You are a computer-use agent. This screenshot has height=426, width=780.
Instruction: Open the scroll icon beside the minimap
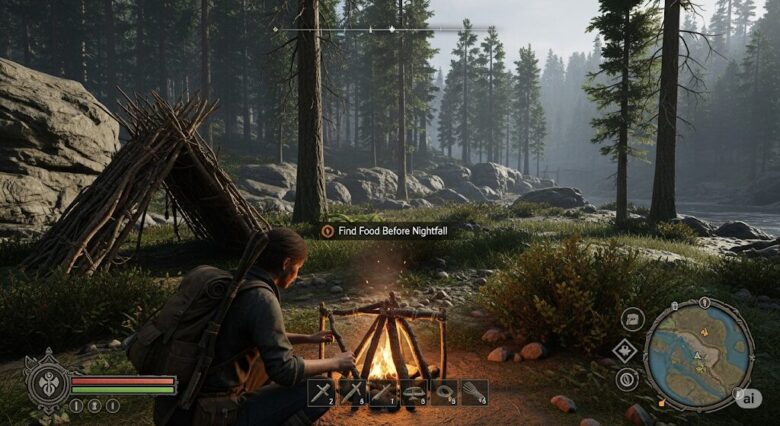click(x=632, y=320)
